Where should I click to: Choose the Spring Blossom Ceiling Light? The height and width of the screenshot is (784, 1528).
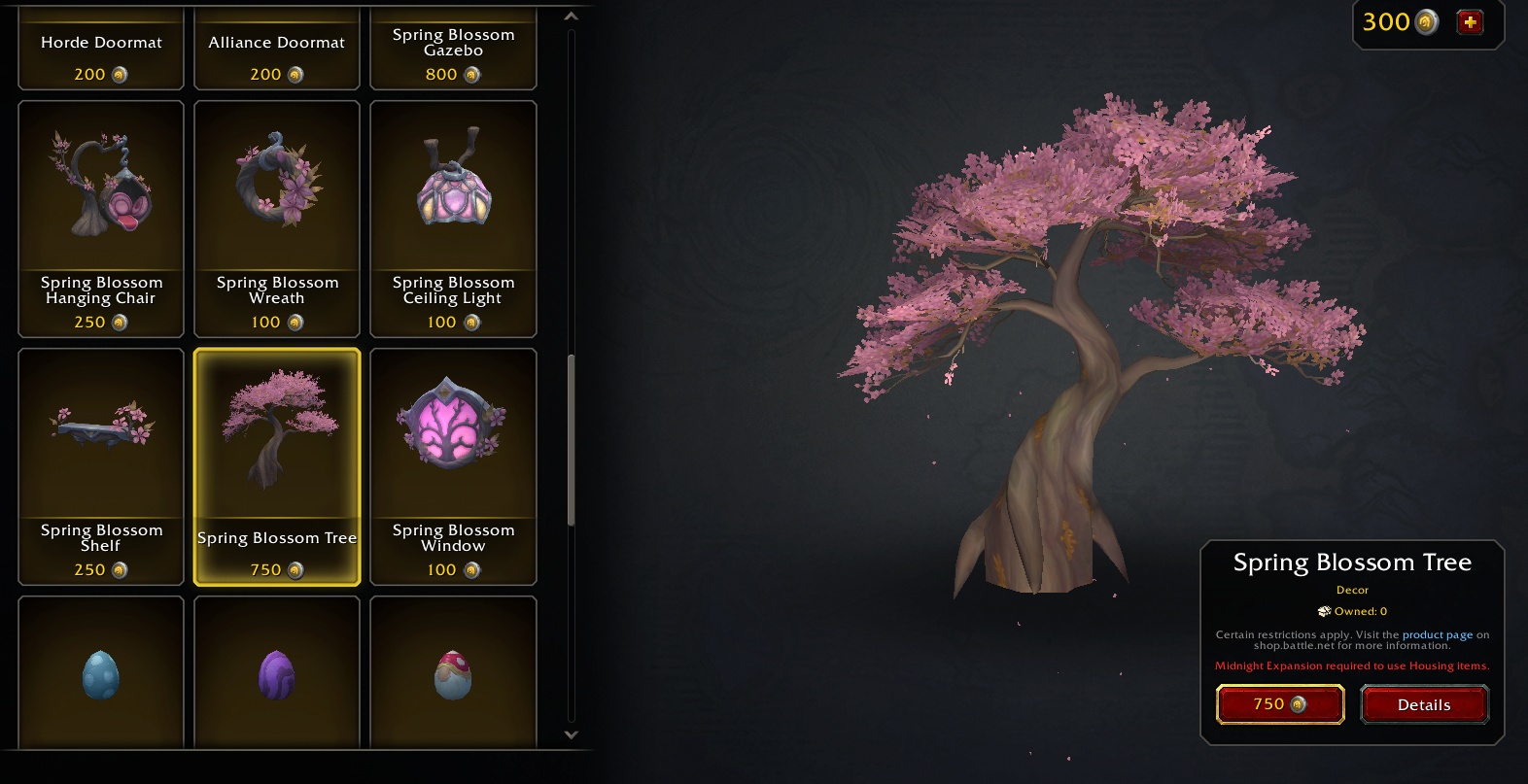pyautogui.click(x=453, y=219)
